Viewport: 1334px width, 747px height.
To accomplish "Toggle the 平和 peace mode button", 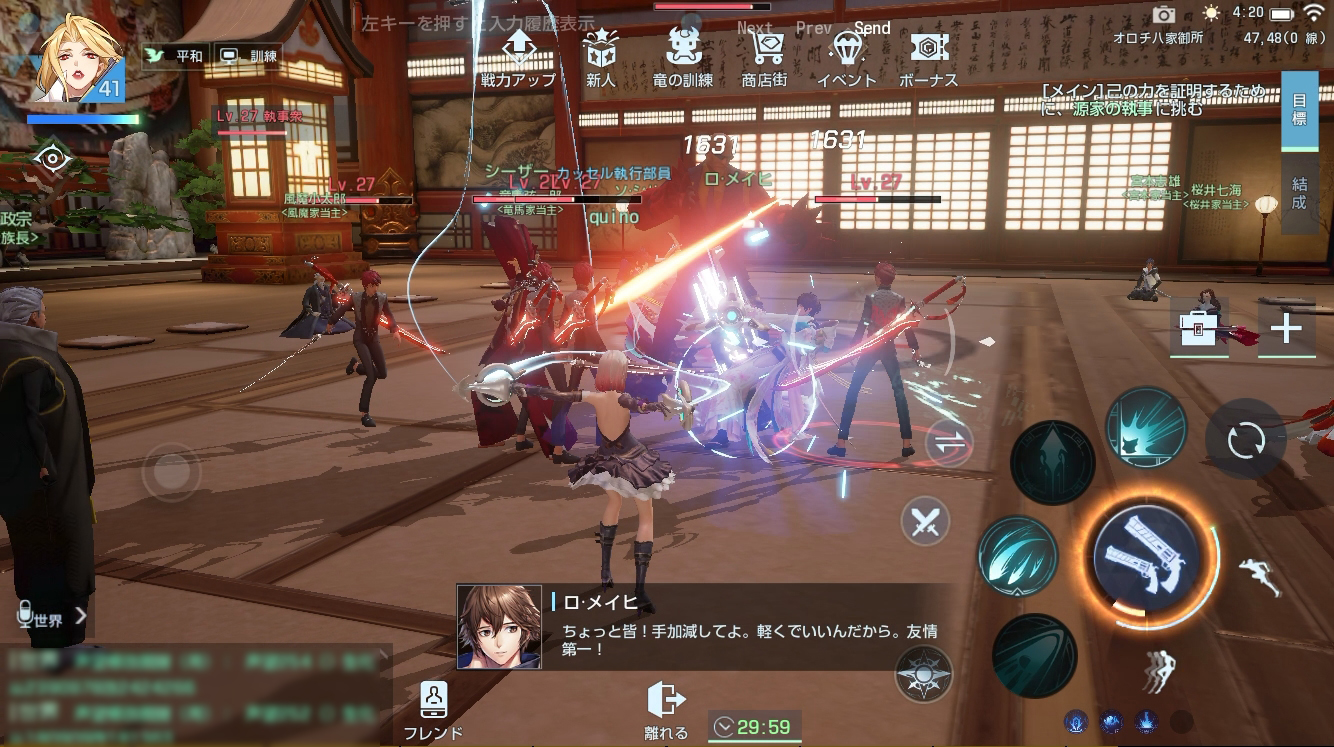I will pyautogui.click(x=174, y=56).
